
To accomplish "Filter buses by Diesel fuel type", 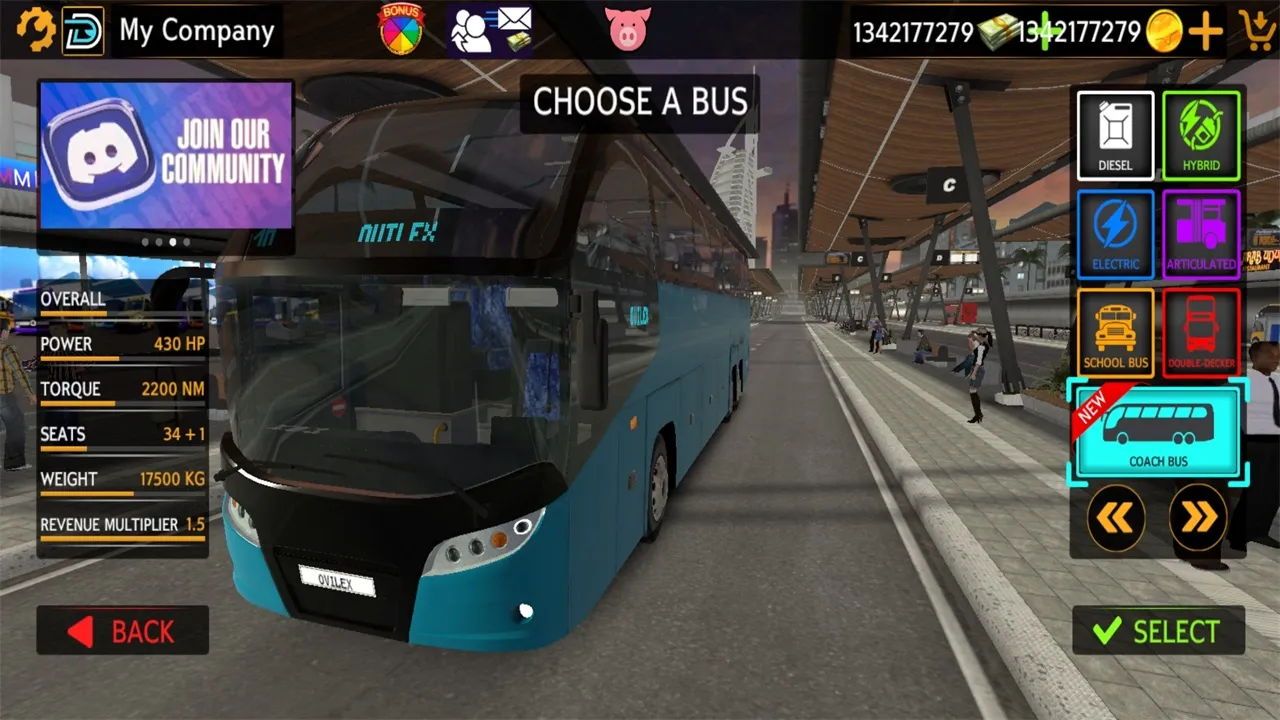I will 1114,135.
